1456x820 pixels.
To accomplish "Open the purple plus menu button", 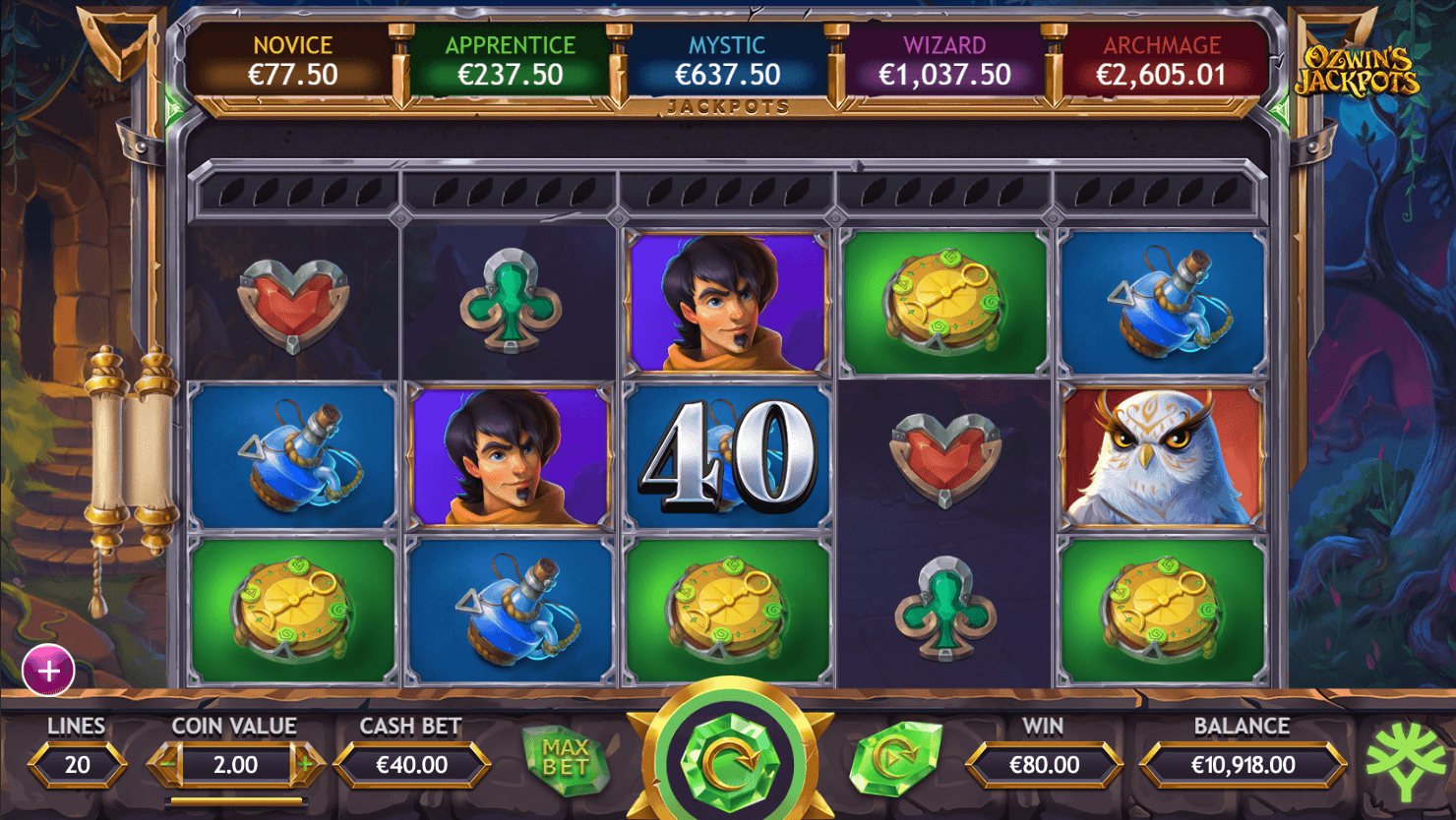I will pyautogui.click(x=48, y=671).
